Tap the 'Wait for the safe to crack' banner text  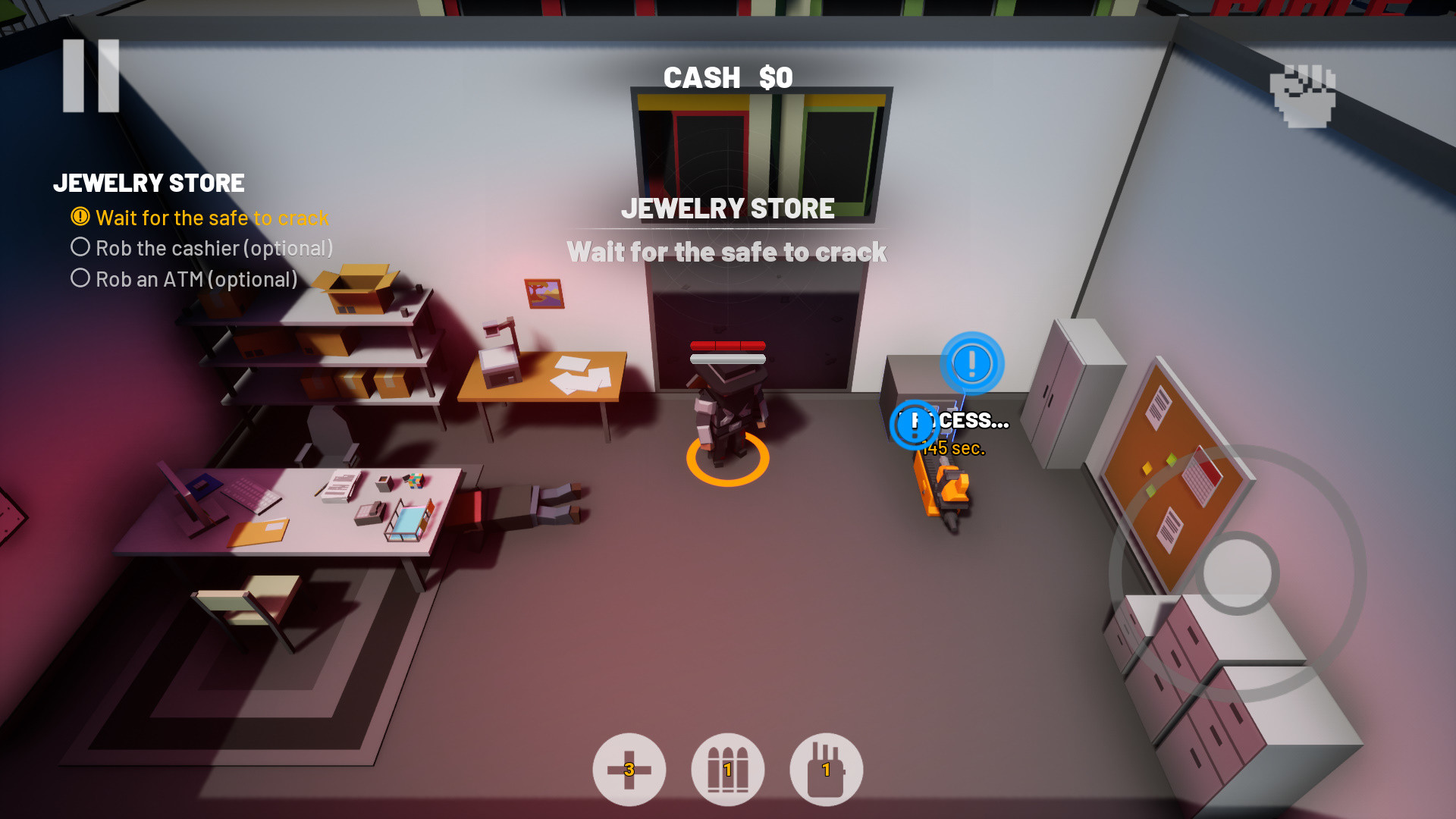tap(727, 252)
